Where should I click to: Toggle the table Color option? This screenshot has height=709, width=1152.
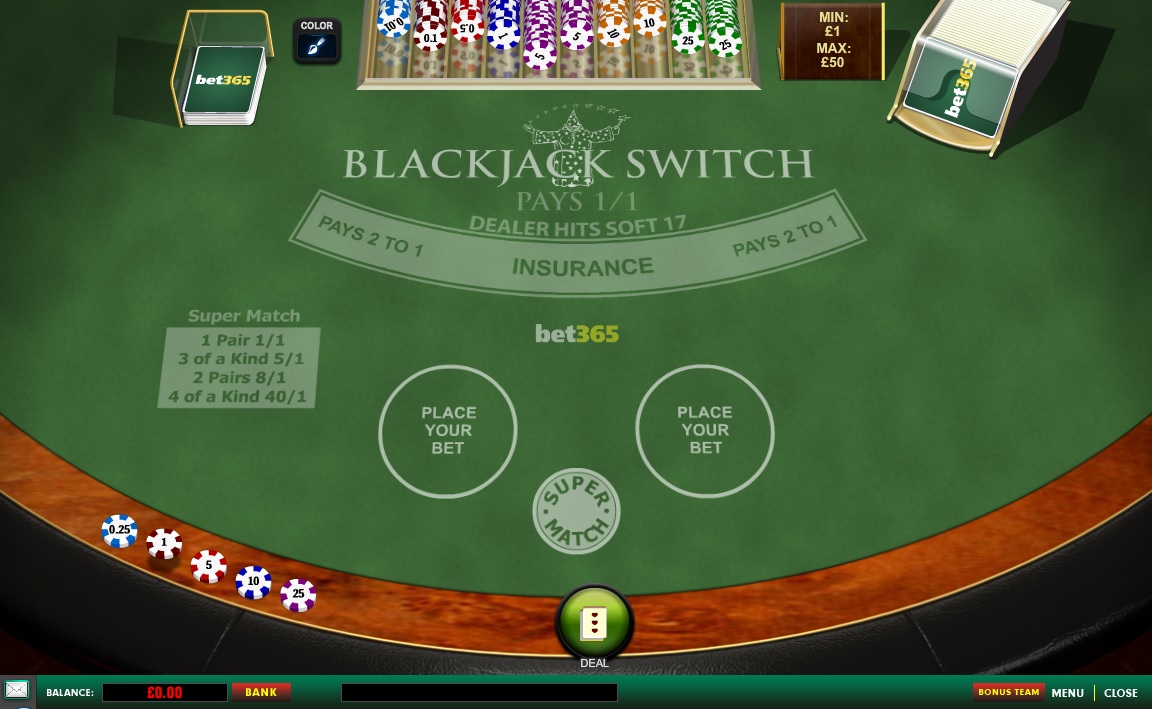(x=316, y=41)
